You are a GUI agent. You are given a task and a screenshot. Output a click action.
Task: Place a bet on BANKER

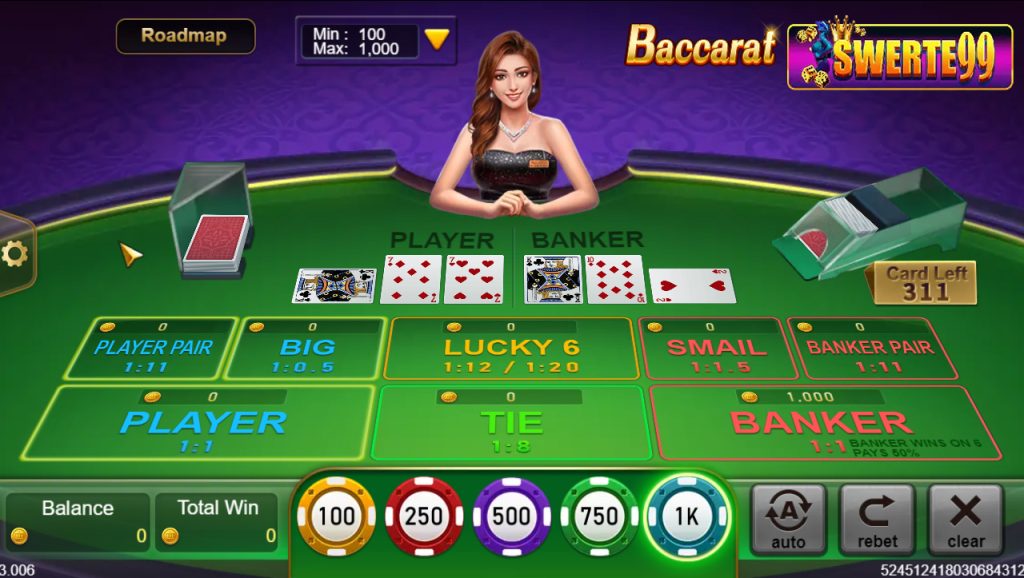(x=820, y=424)
